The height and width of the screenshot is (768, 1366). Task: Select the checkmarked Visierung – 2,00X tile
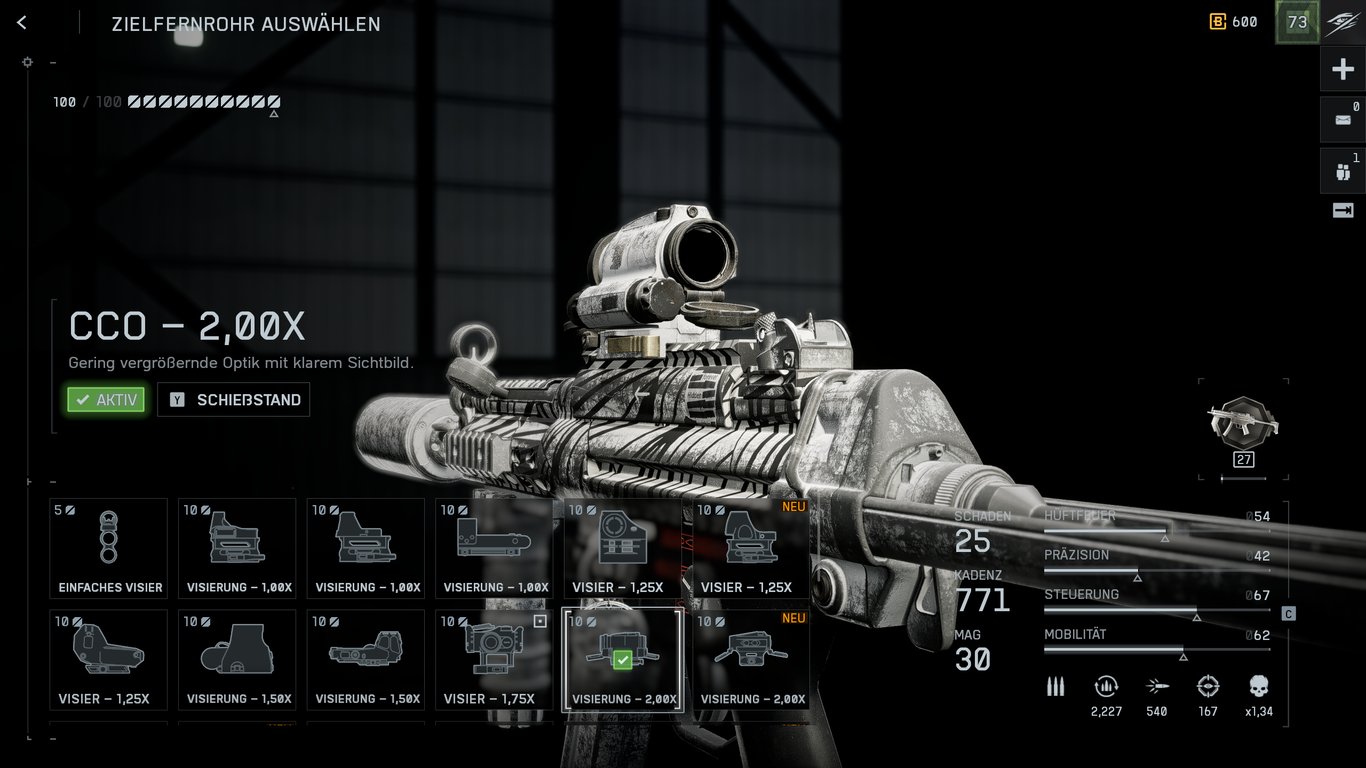pos(623,659)
